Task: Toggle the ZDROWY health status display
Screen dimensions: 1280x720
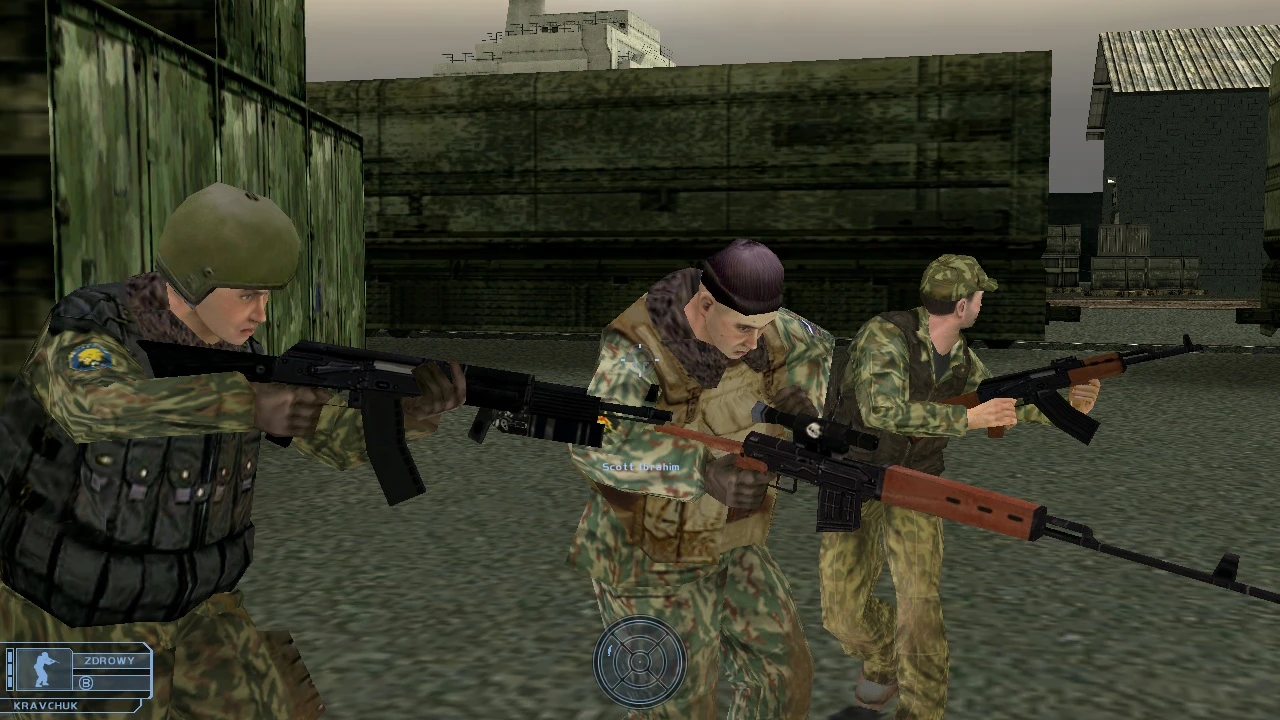Action: (x=108, y=660)
